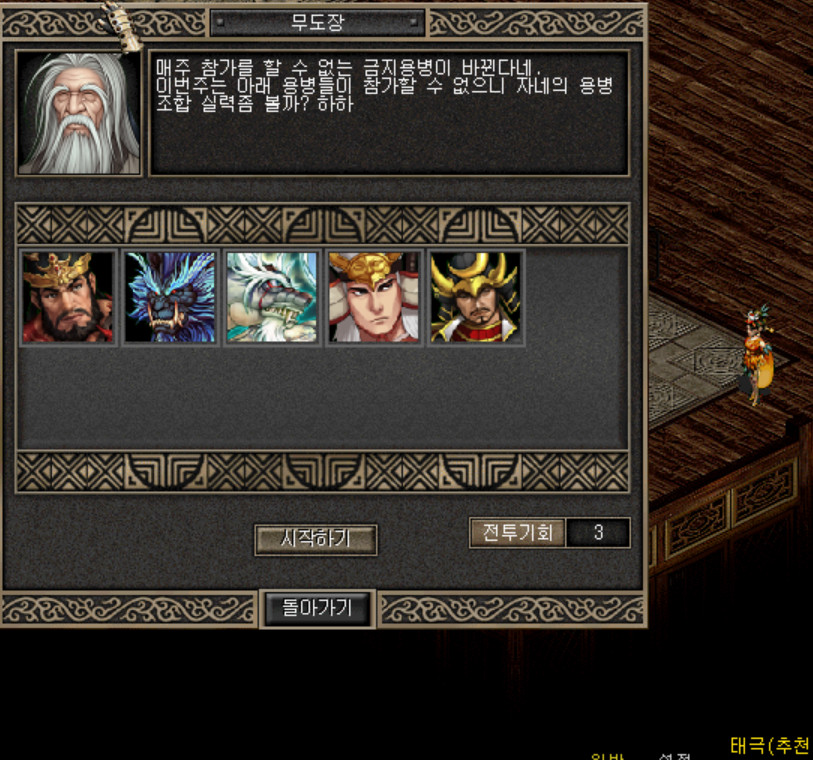This screenshot has width=813, height=760.
Task: Choose the blue-furred beast mercenary portrait
Action: (x=171, y=298)
